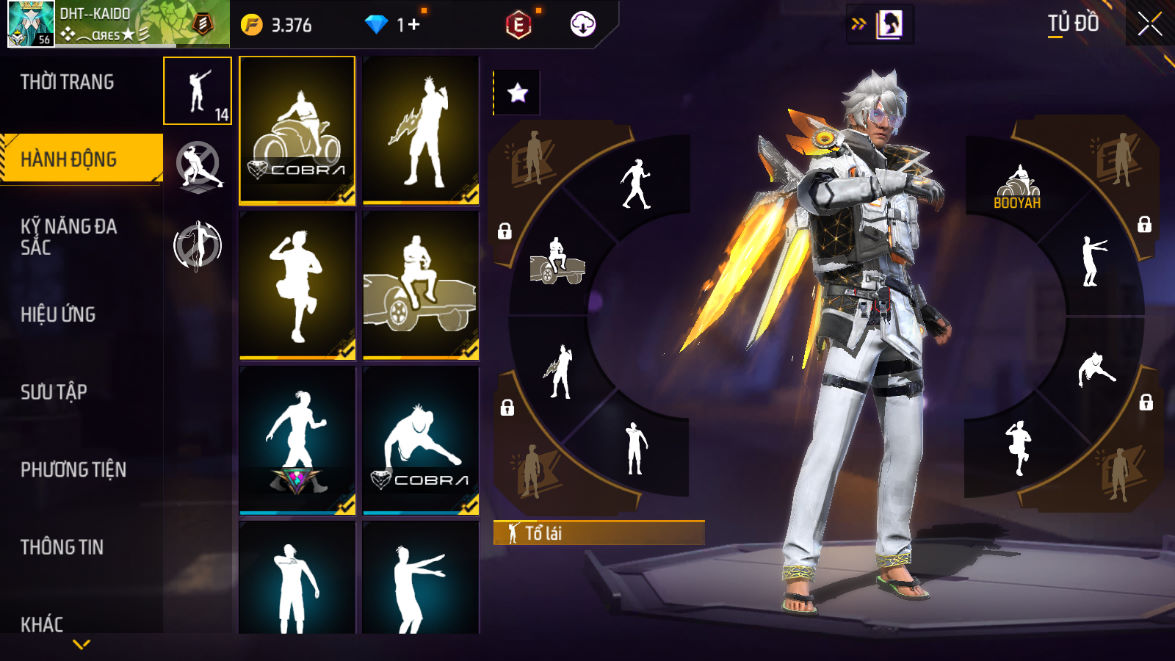
Task: Add diamonds via the diamond counter
Action: click(x=392, y=25)
